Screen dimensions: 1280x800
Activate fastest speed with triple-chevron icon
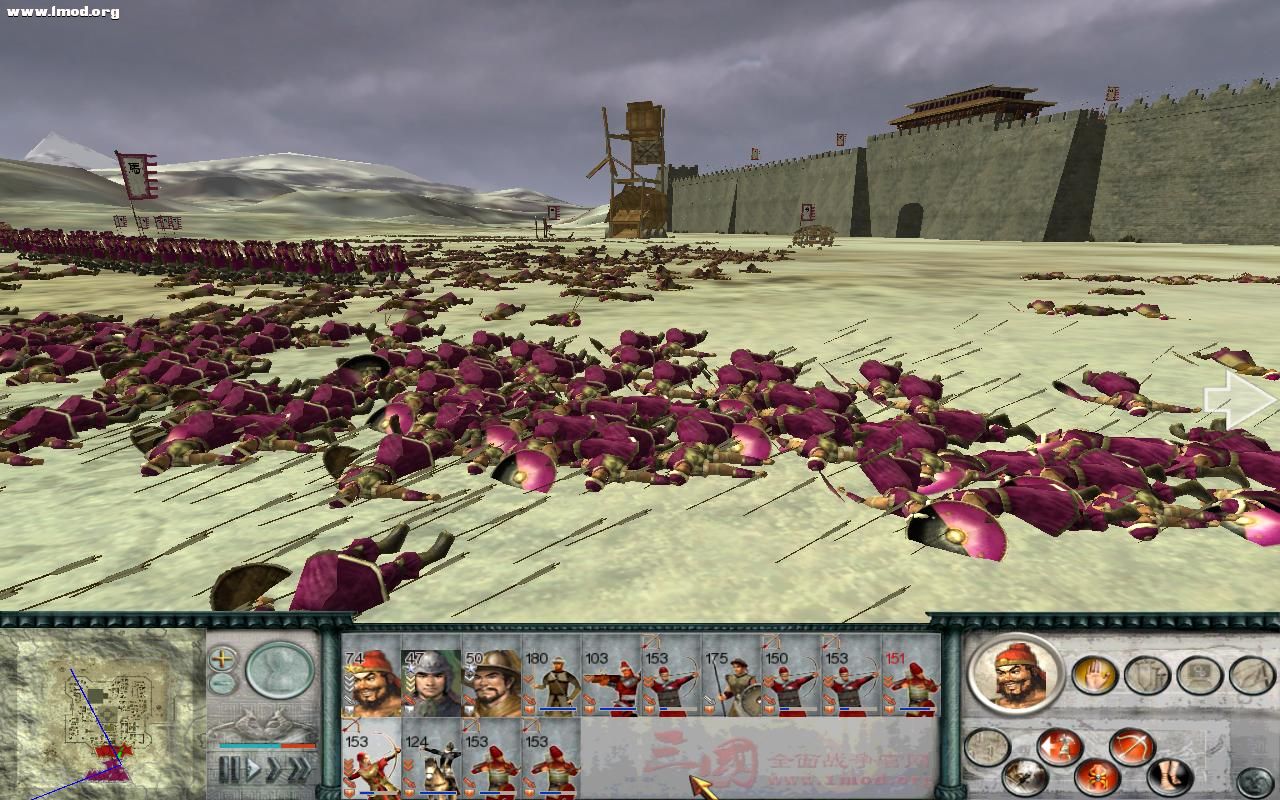click(298, 768)
